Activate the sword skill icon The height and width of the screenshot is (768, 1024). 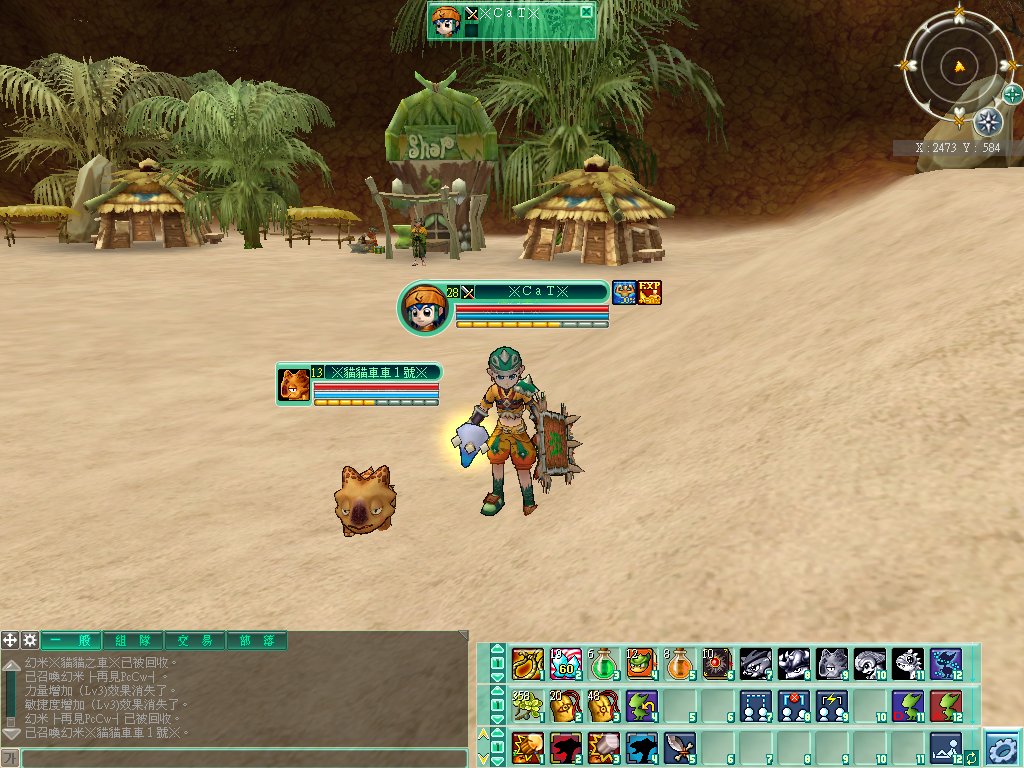(x=680, y=747)
